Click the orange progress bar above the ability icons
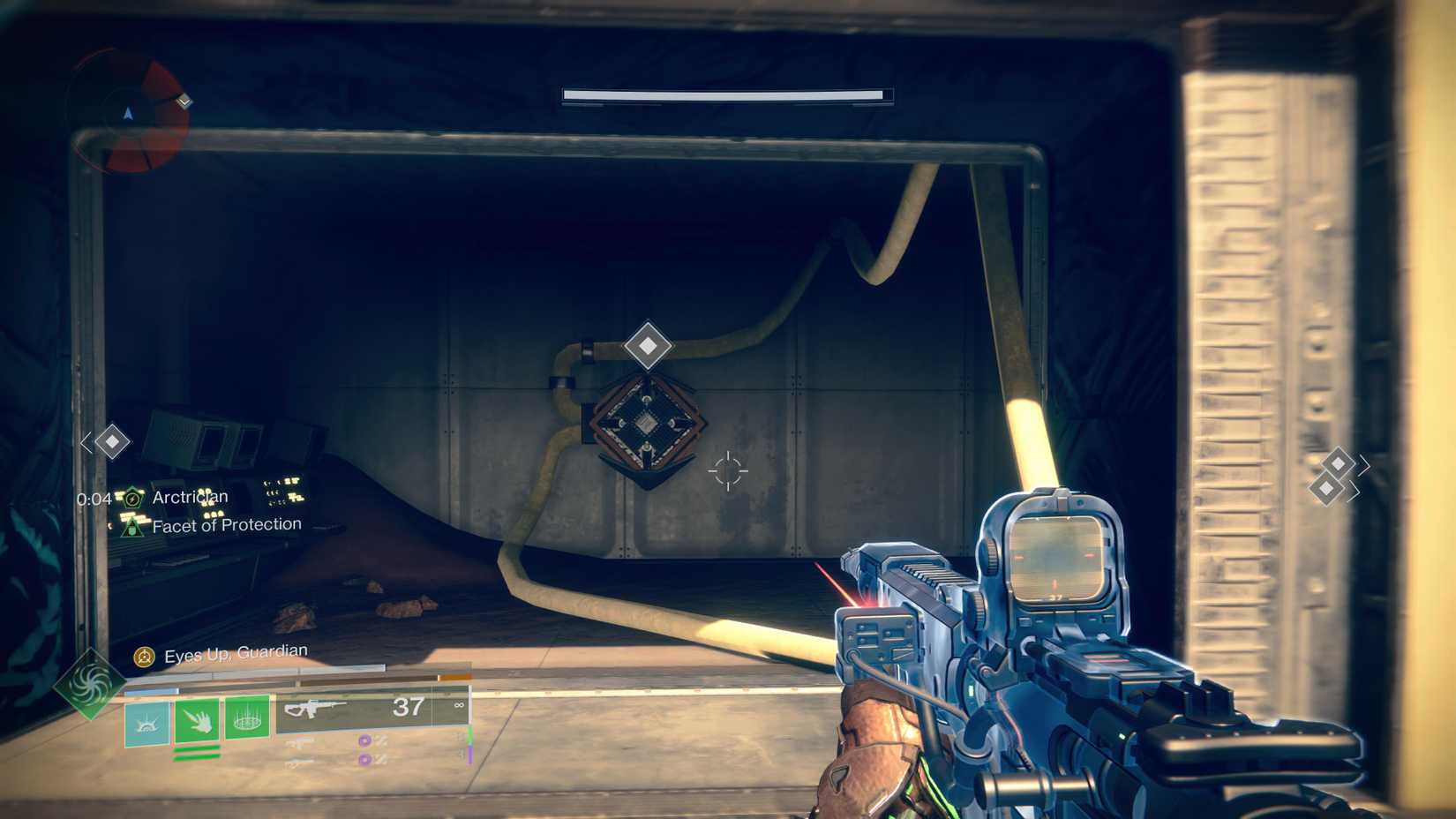 pos(454,678)
